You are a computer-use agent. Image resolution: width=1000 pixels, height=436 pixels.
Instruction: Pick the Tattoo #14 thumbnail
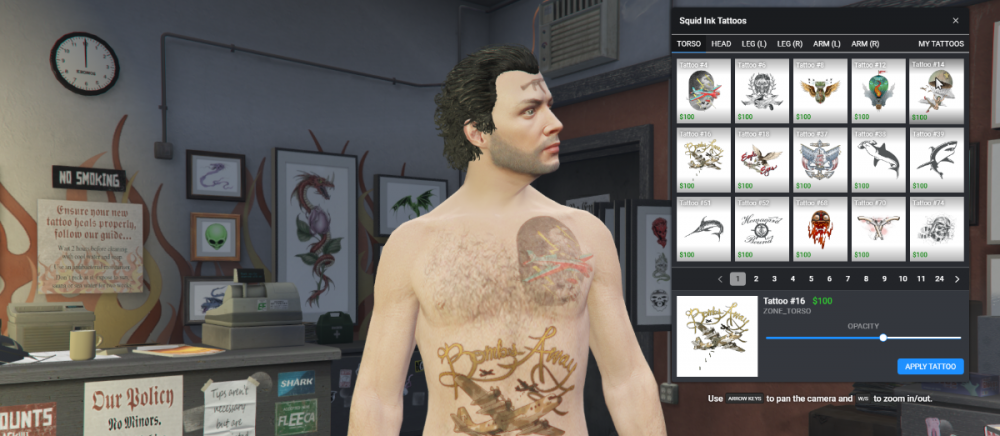click(x=936, y=90)
